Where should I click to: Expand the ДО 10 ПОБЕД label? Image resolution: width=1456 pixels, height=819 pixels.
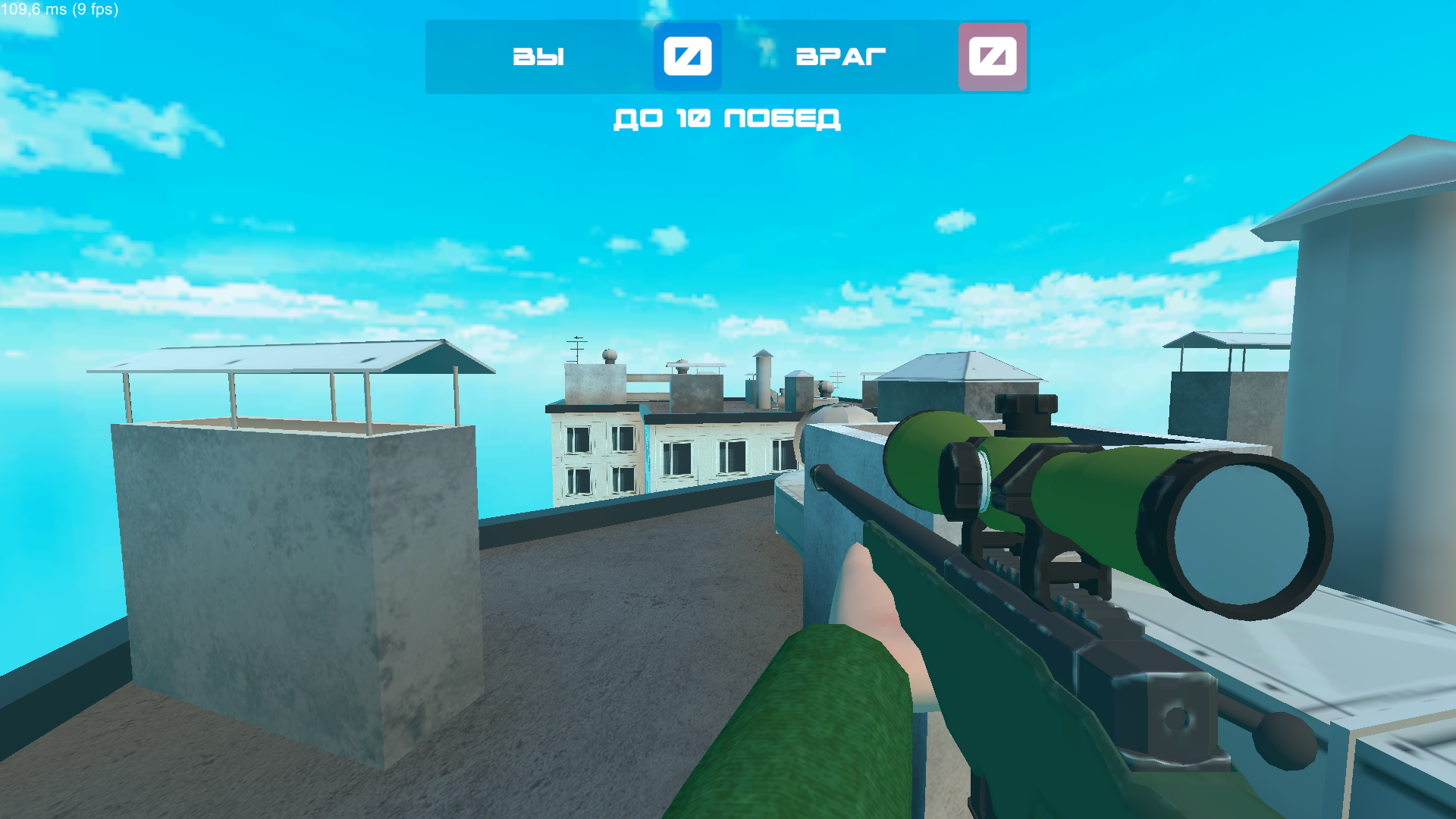pyautogui.click(x=726, y=118)
